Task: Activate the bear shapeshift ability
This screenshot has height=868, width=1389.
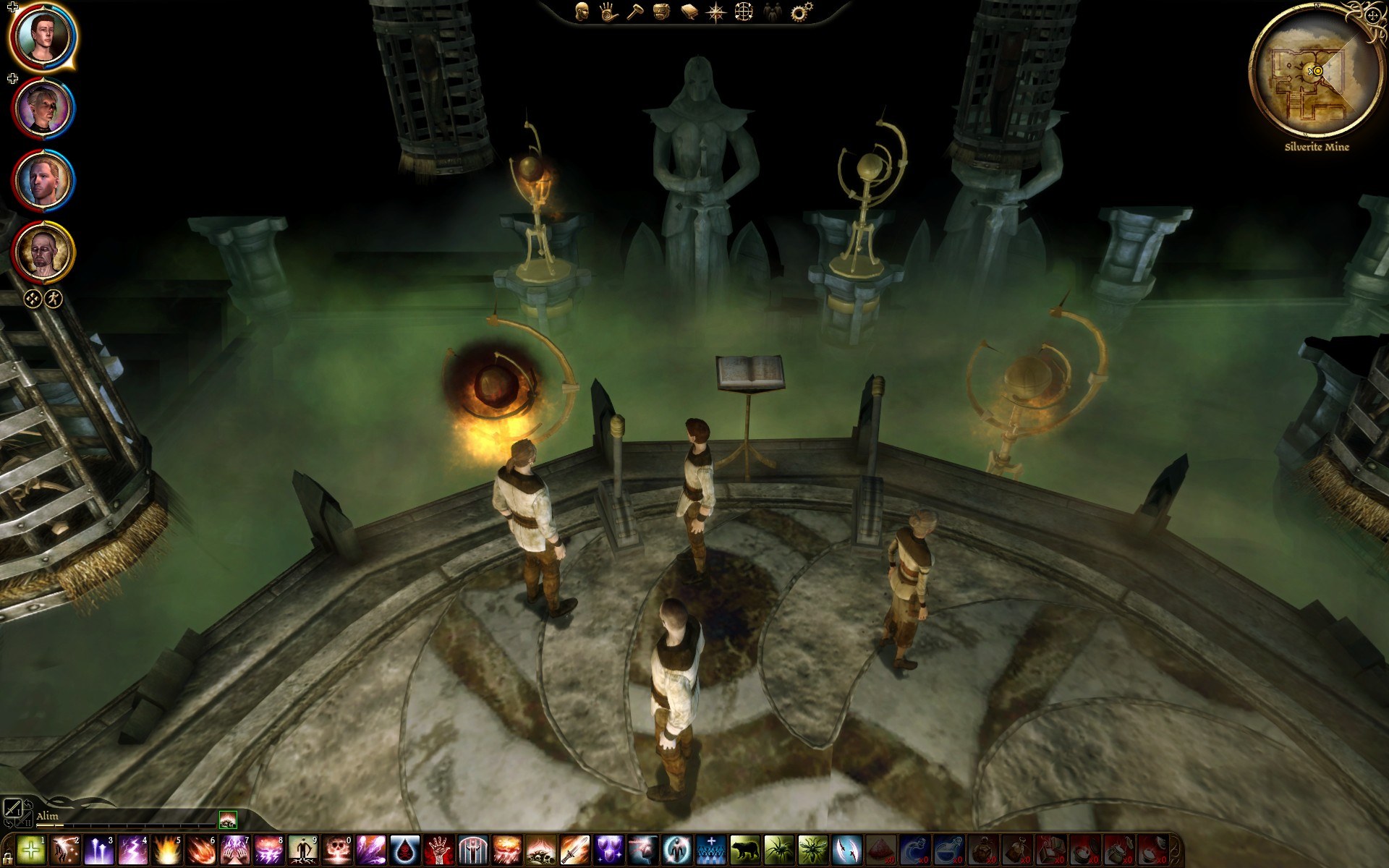Action: 745,849
